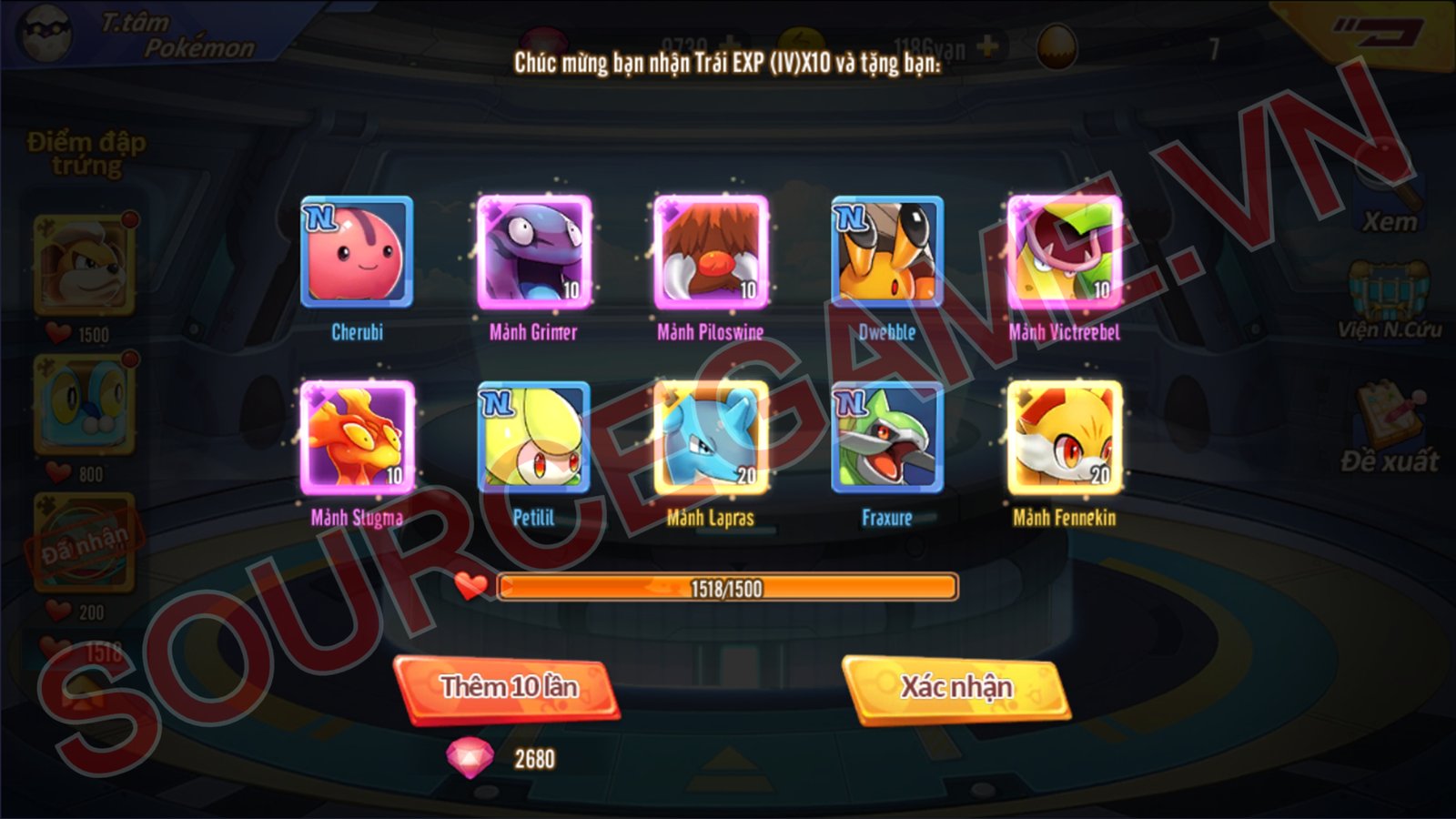Open the Mảnh Lapras reward tile
Image resolution: width=1456 pixels, height=819 pixels.
pyautogui.click(x=711, y=438)
